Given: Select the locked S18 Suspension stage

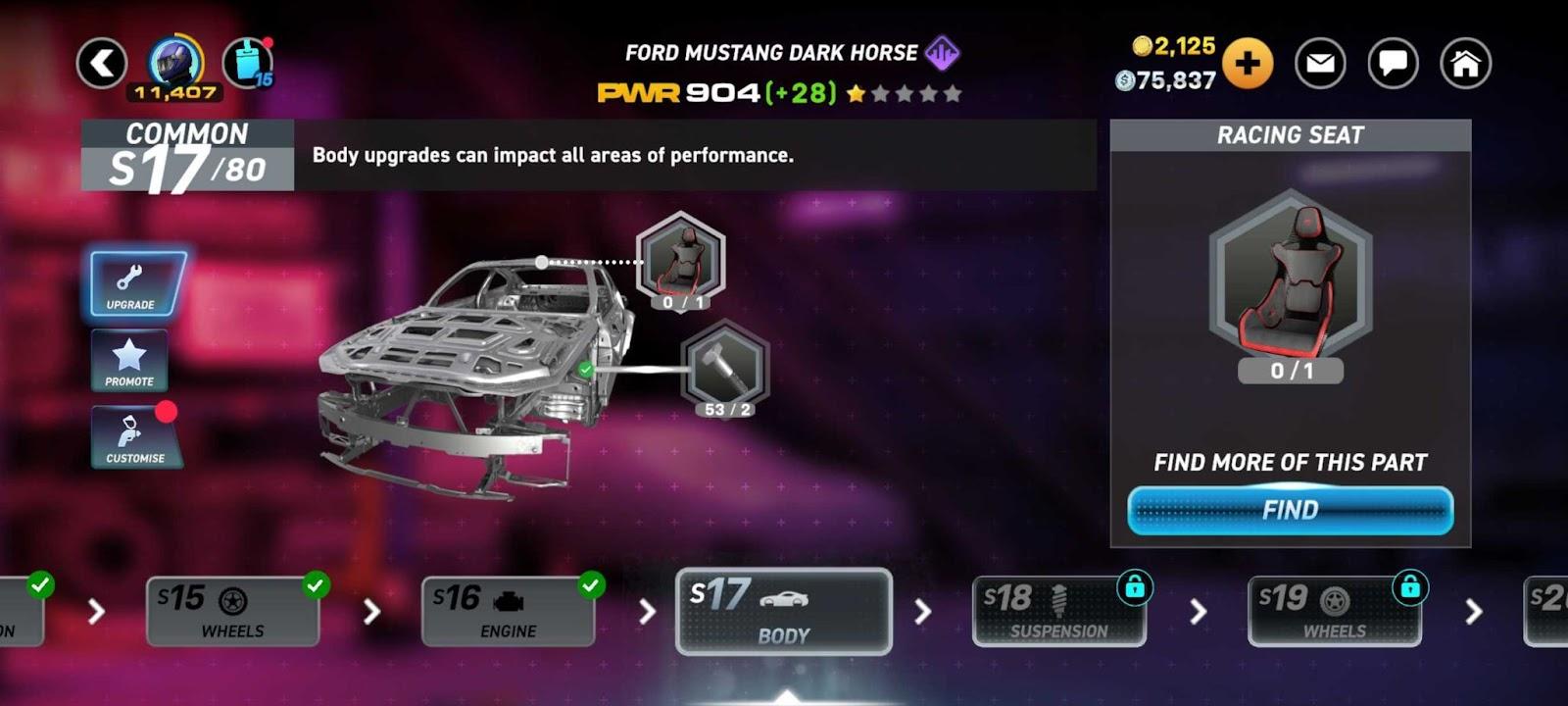Looking at the screenshot, I should click(1058, 612).
